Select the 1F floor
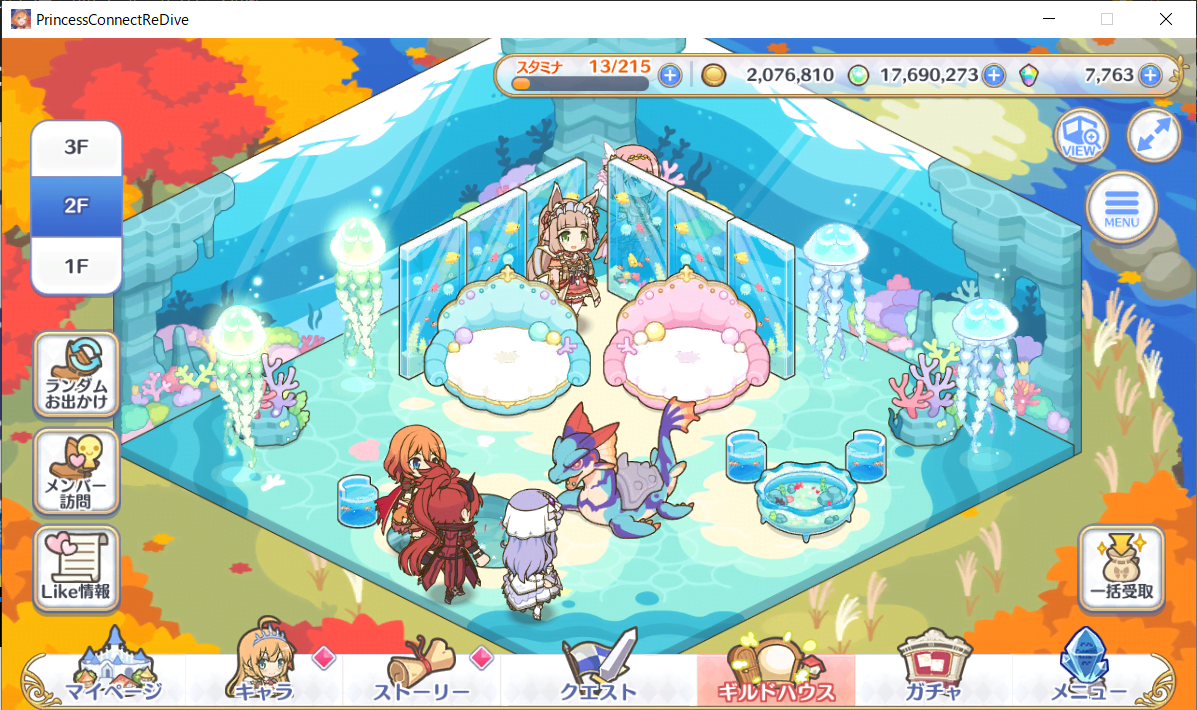 (x=76, y=265)
